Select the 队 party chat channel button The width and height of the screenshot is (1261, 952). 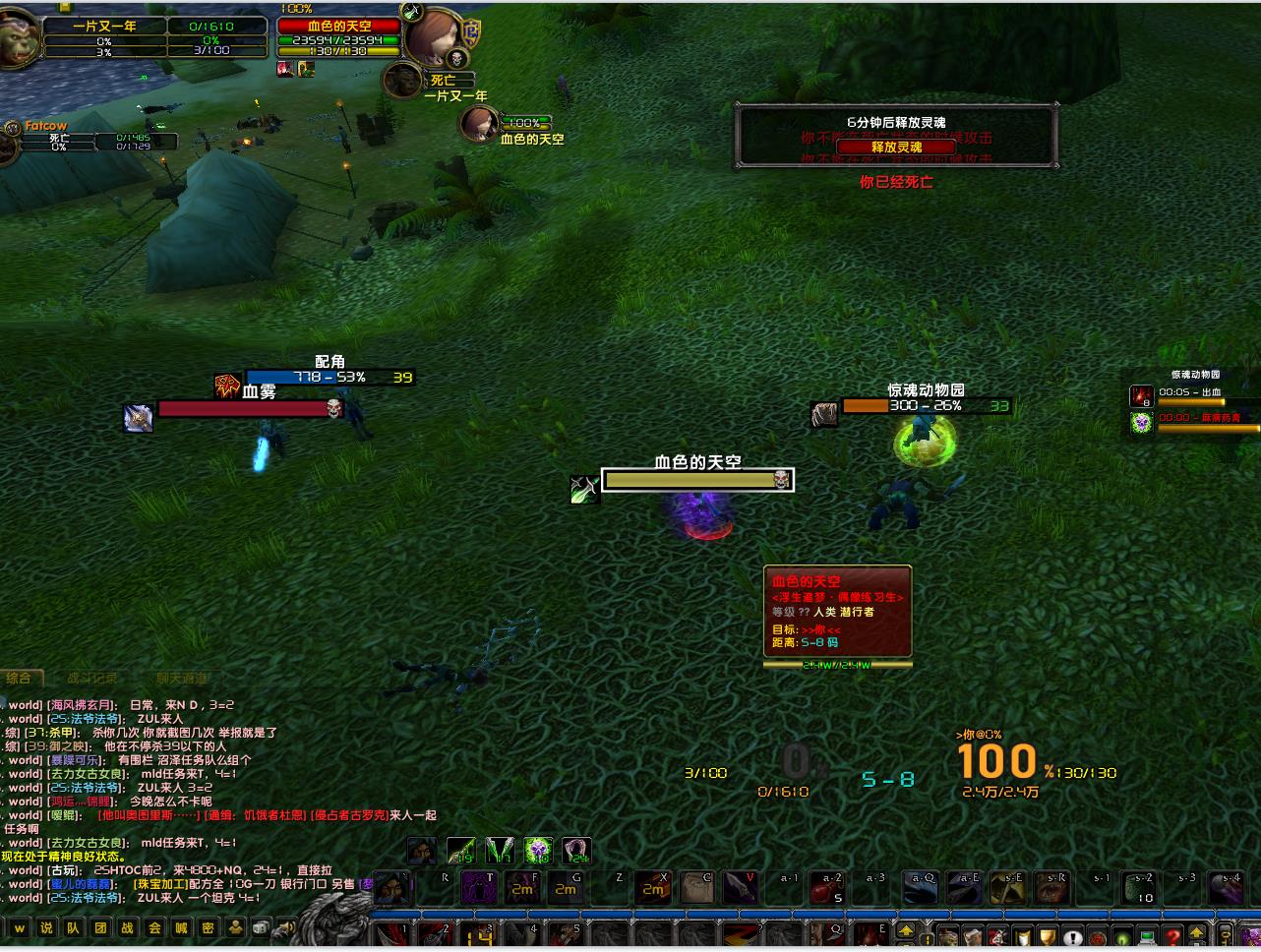74,927
